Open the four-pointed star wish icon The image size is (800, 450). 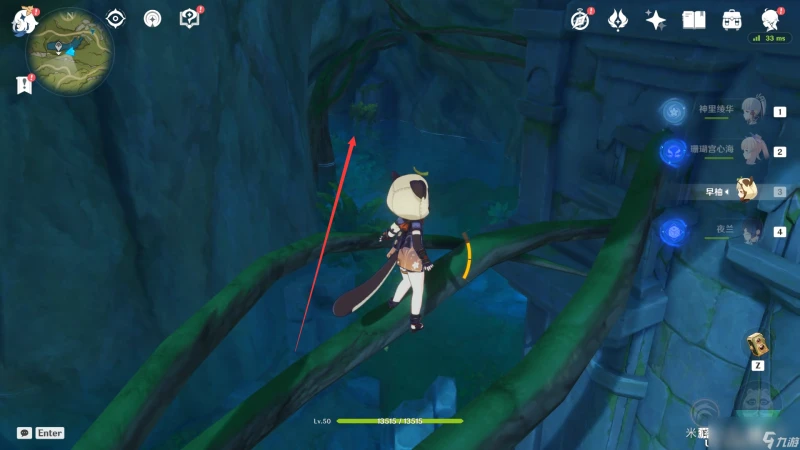pyautogui.click(x=656, y=19)
